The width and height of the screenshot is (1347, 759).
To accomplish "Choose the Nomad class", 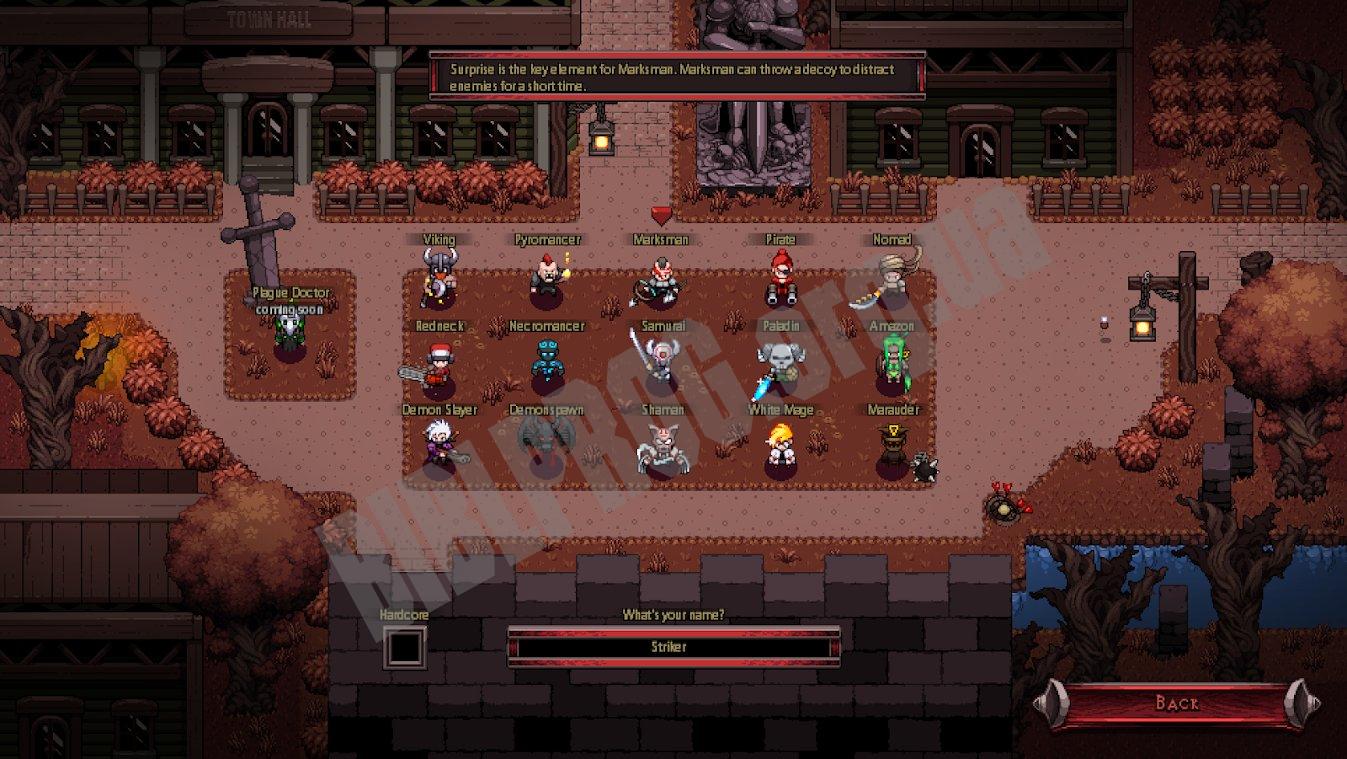I will [x=888, y=278].
